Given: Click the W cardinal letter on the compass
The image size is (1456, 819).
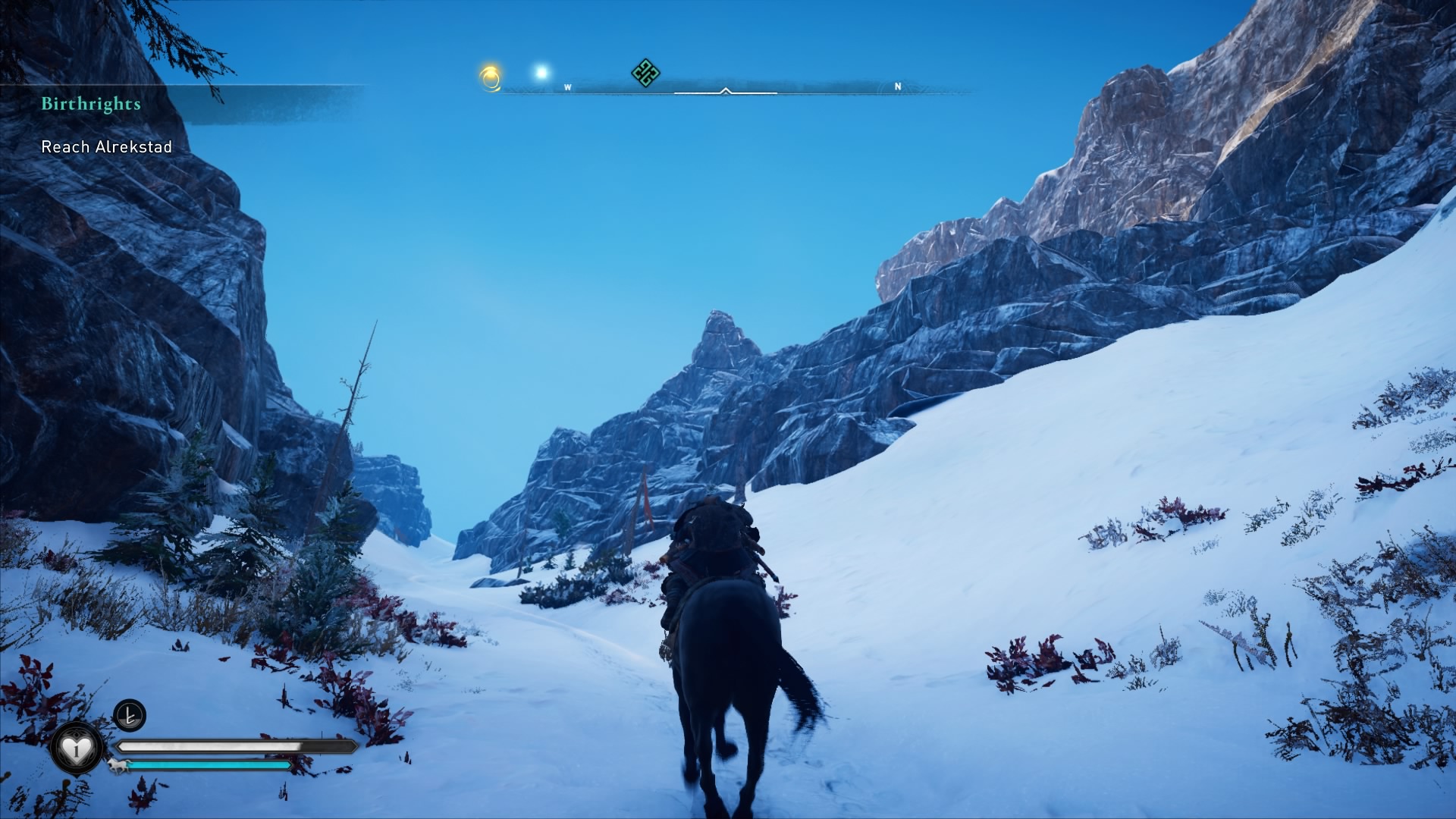Looking at the screenshot, I should pos(567,87).
